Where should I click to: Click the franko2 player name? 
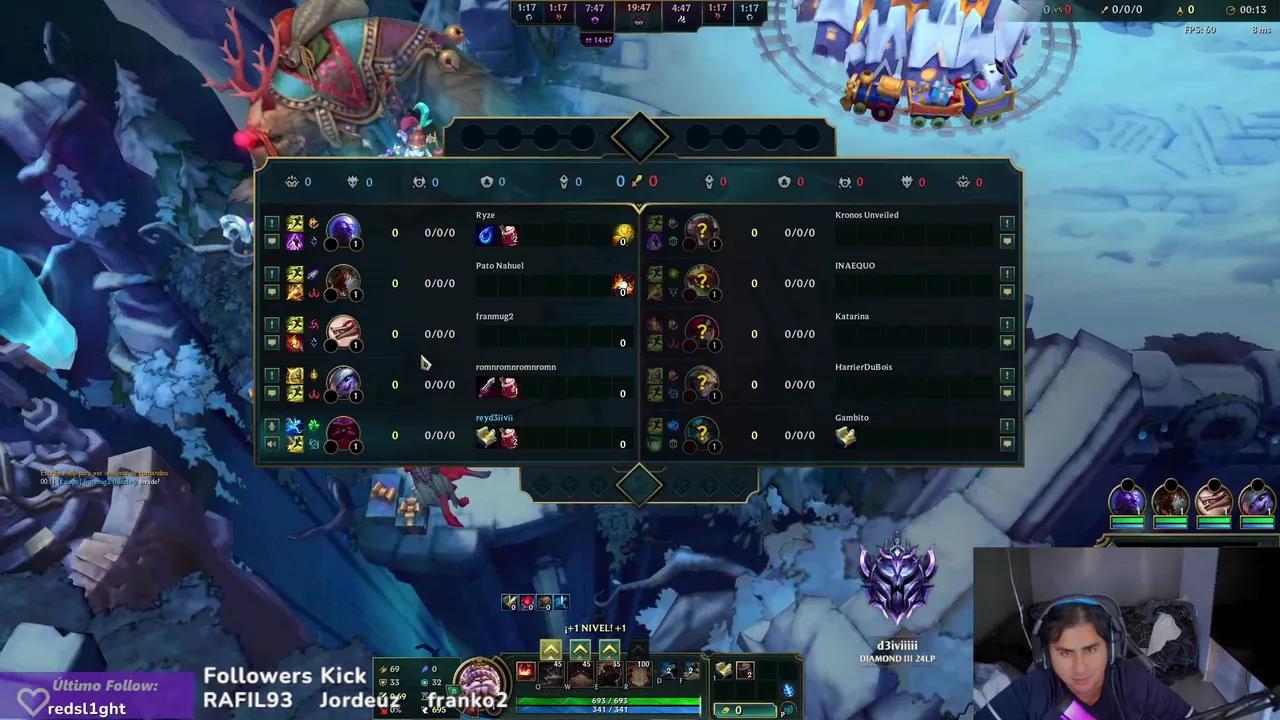click(468, 700)
